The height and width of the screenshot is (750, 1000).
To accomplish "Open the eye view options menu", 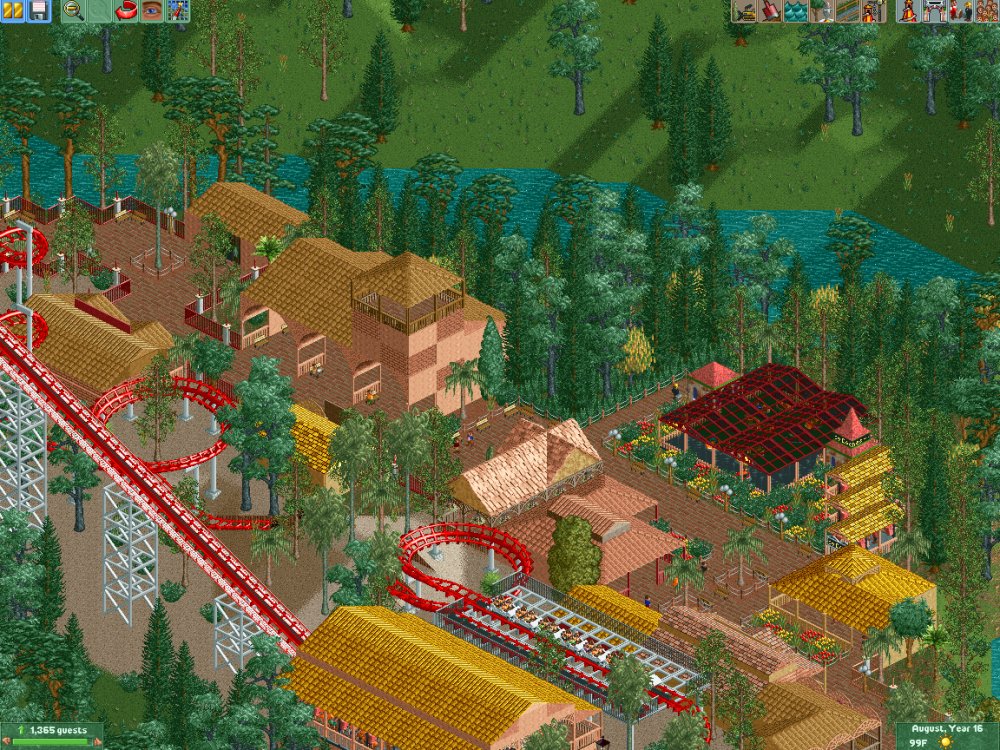I will click(x=152, y=11).
